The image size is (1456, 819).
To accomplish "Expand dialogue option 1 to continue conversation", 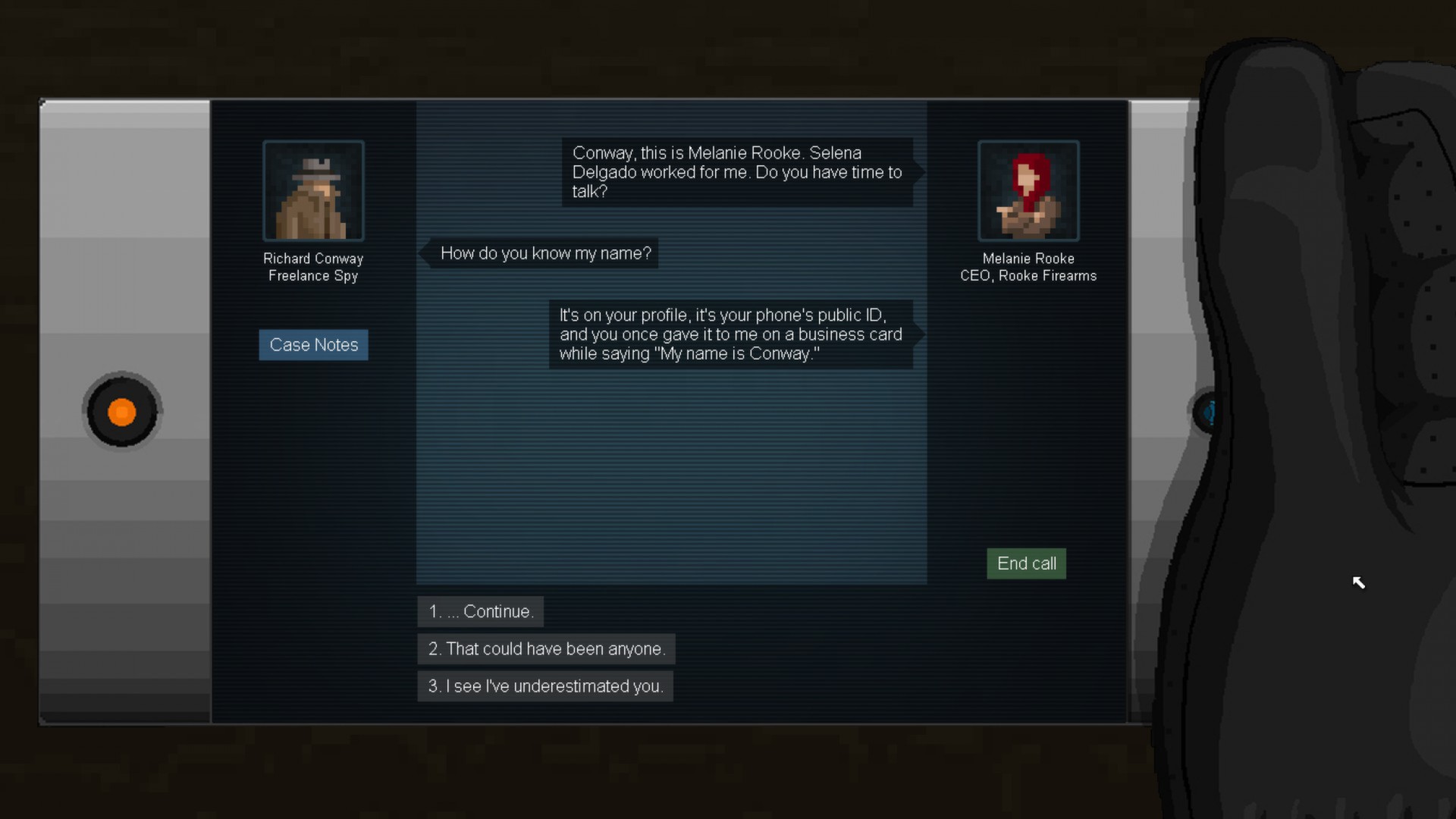I will [x=480, y=611].
